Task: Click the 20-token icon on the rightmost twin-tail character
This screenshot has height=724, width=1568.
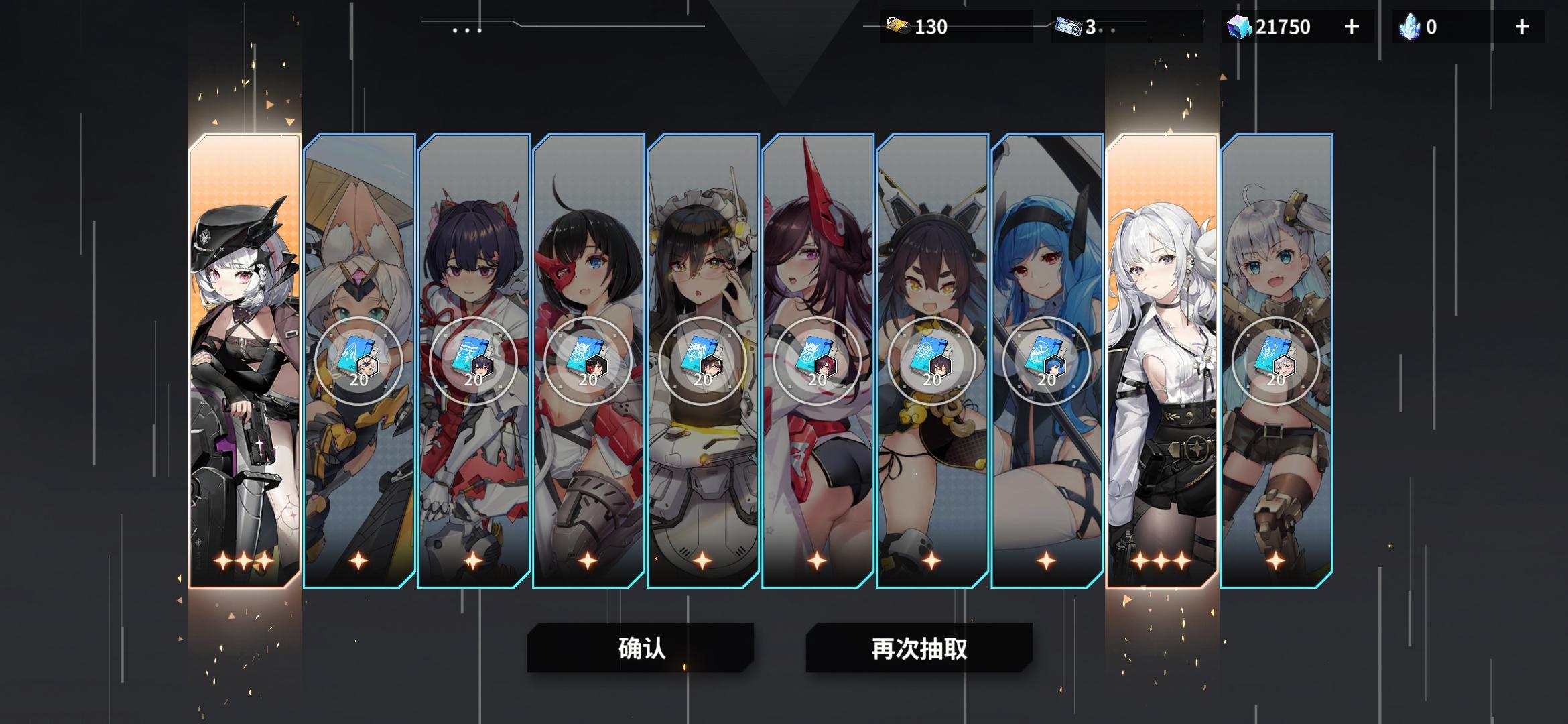Action: click(x=1276, y=362)
